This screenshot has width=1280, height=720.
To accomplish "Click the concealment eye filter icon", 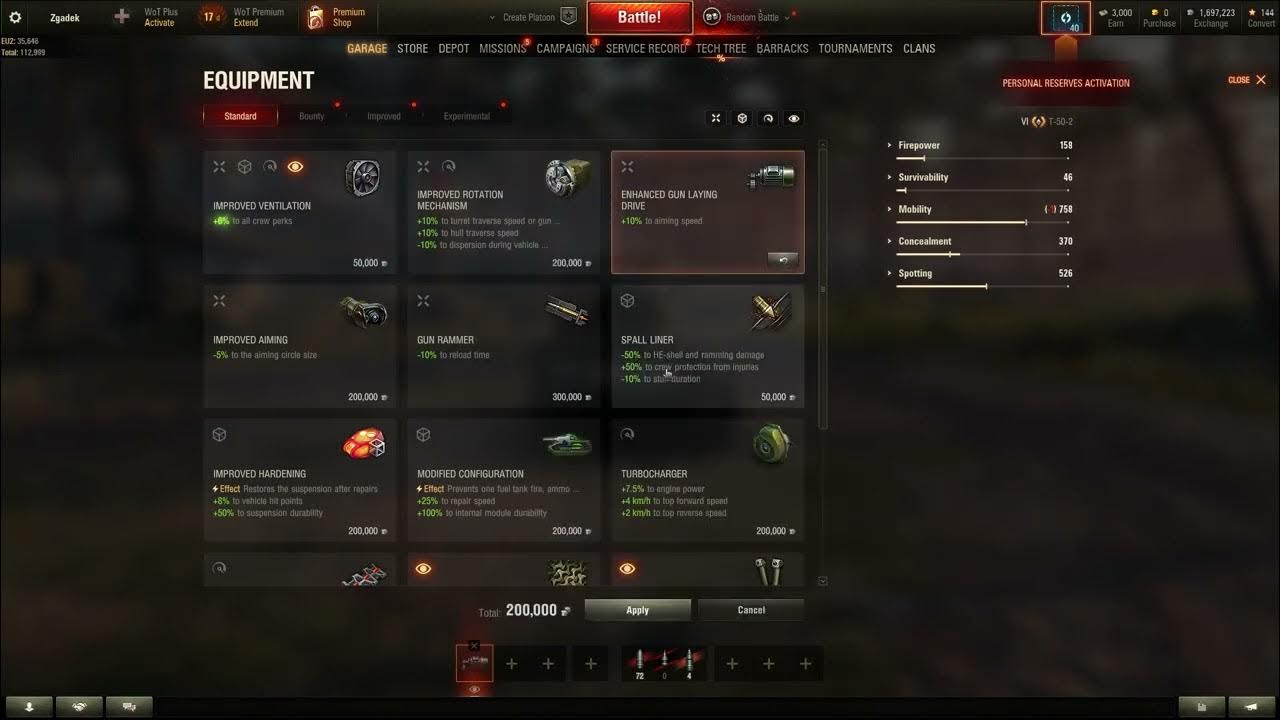I will pyautogui.click(x=793, y=118).
